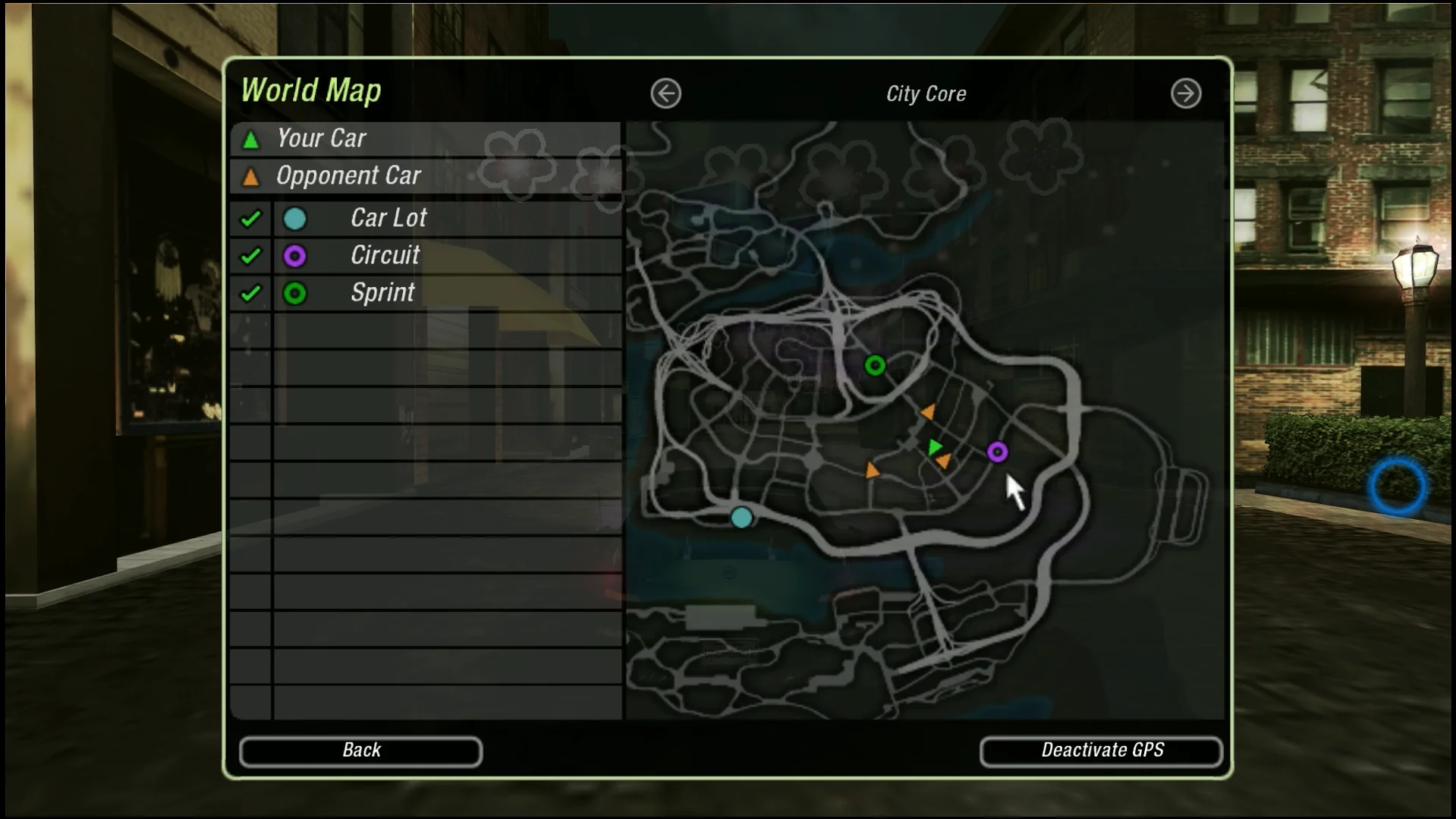Viewport: 1456px width, 819px height.
Task: Pick the green Sprint race marker on map
Action: tap(875, 366)
